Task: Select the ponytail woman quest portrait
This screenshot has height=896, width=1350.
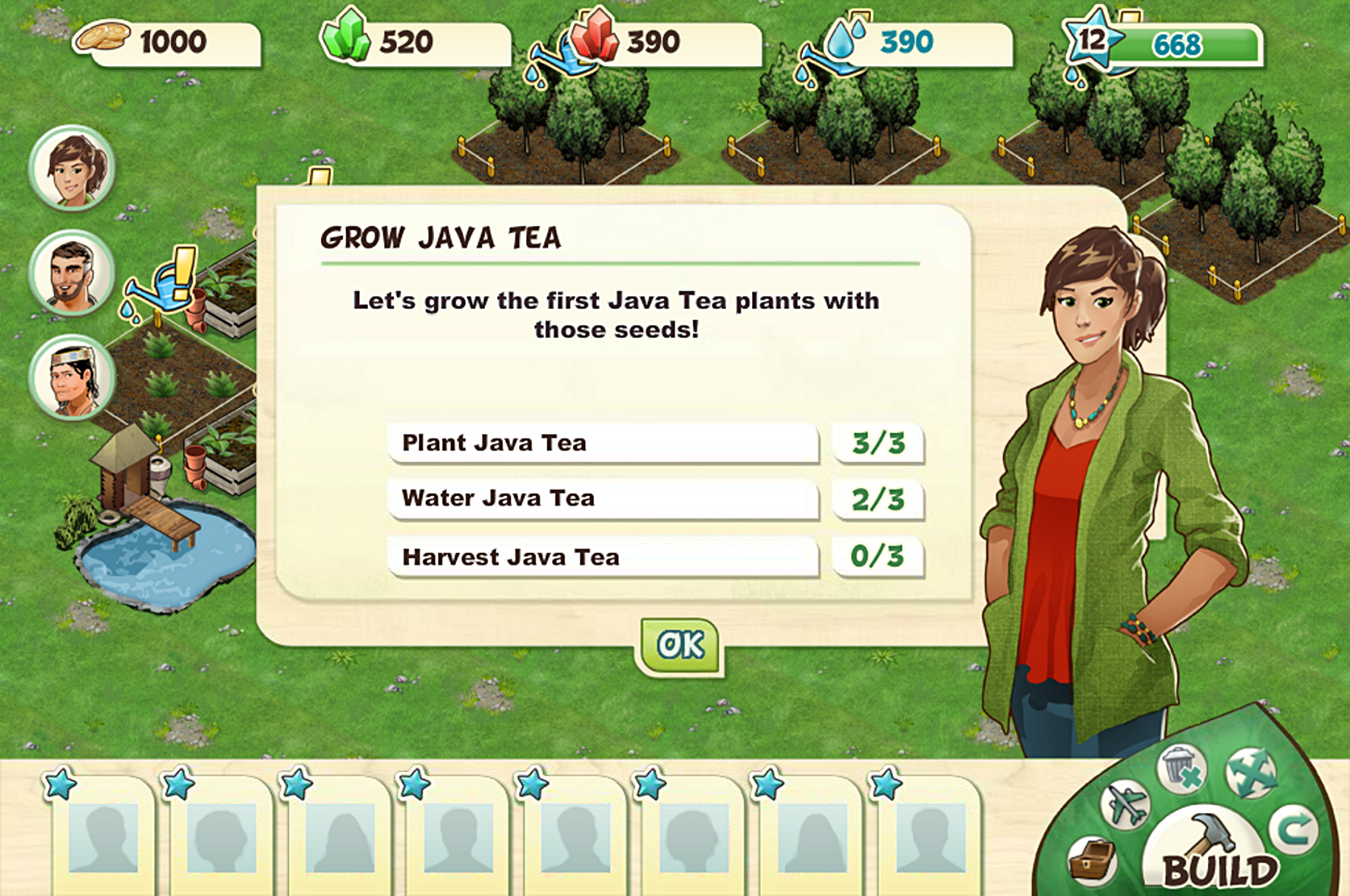Action: [x=72, y=168]
